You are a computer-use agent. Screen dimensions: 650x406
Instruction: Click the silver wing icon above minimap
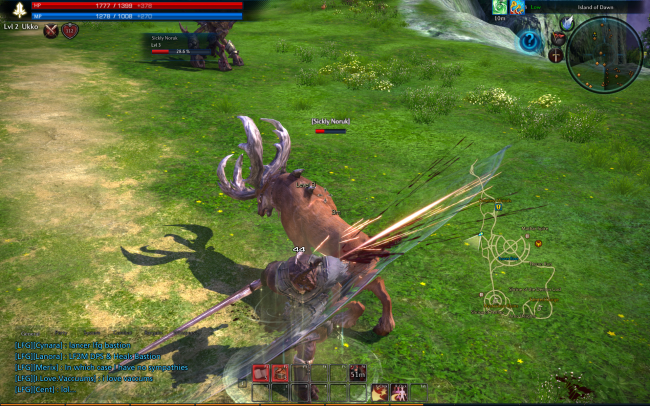568,22
